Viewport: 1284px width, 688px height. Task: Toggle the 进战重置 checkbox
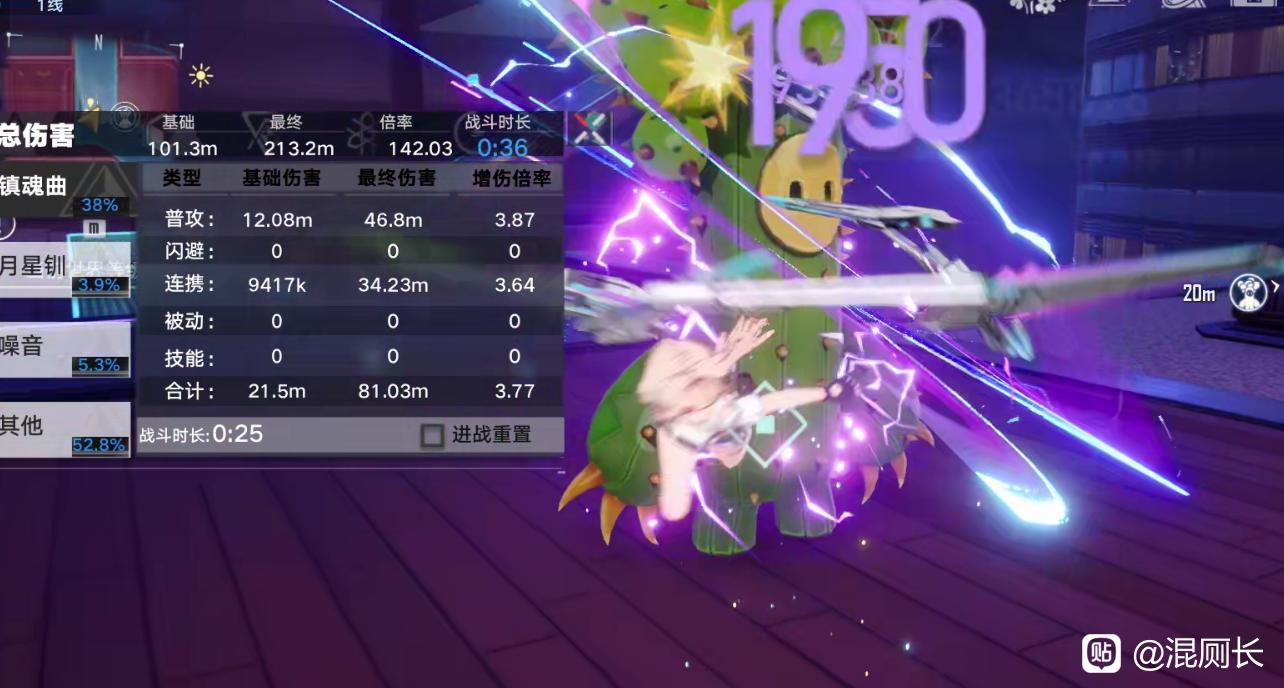point(432,435)
